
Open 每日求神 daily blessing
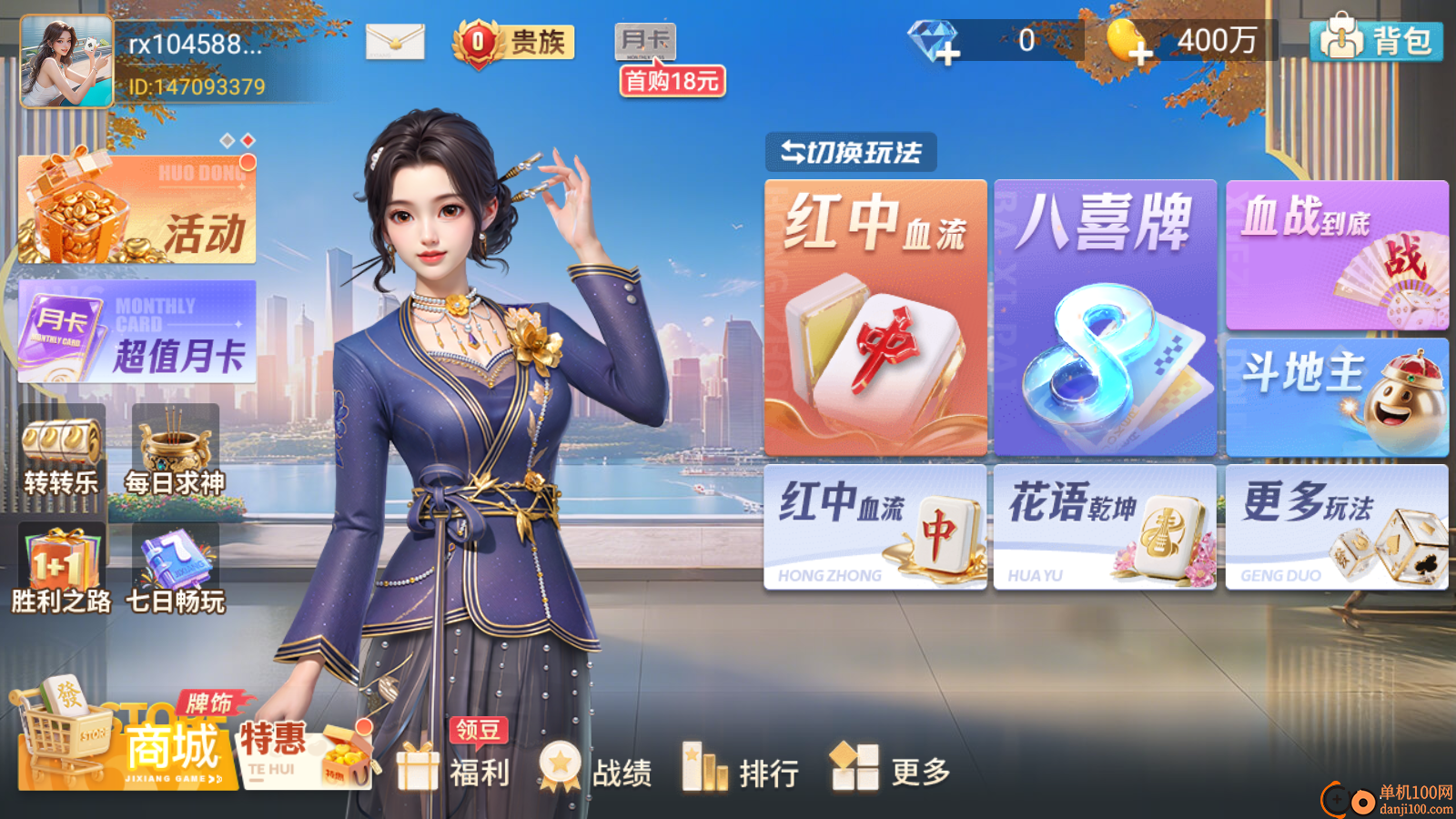[175, 450]
